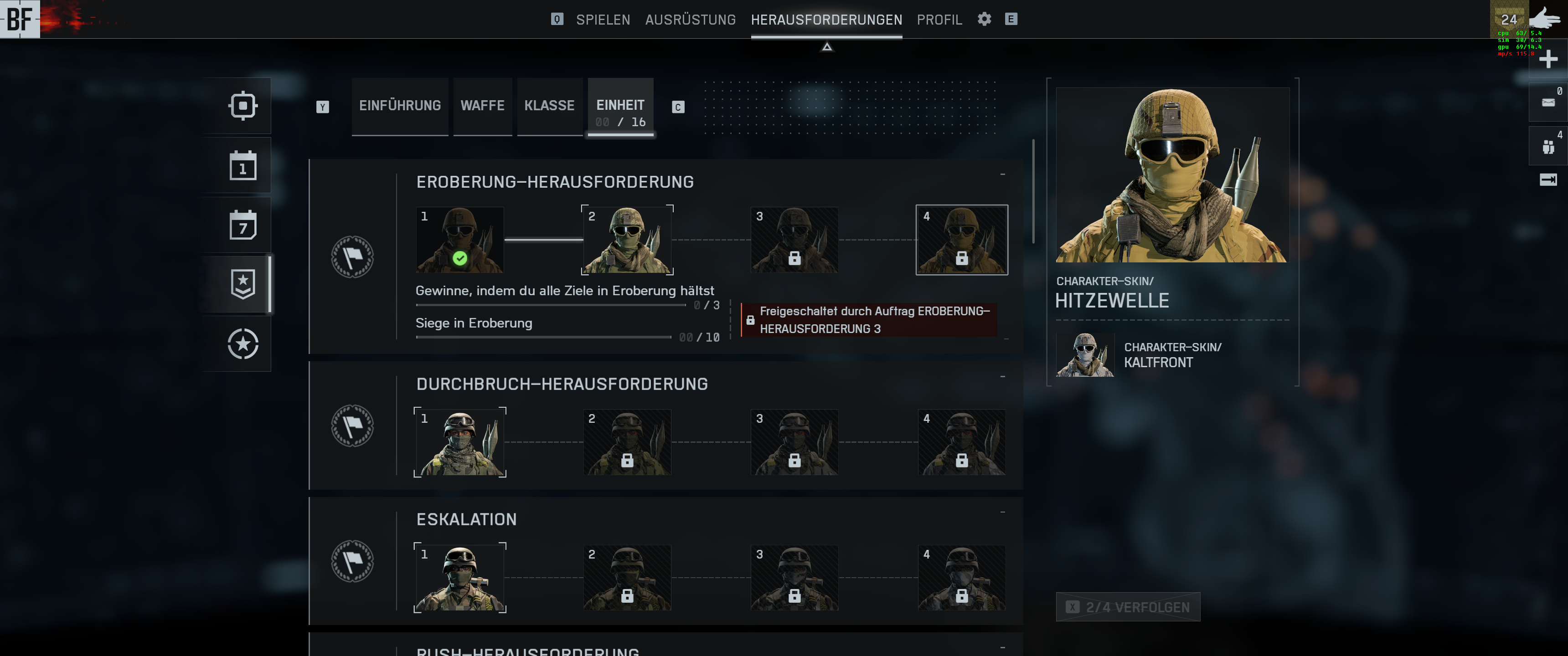Select the crosshair target sidebar icon

[243, 106]
